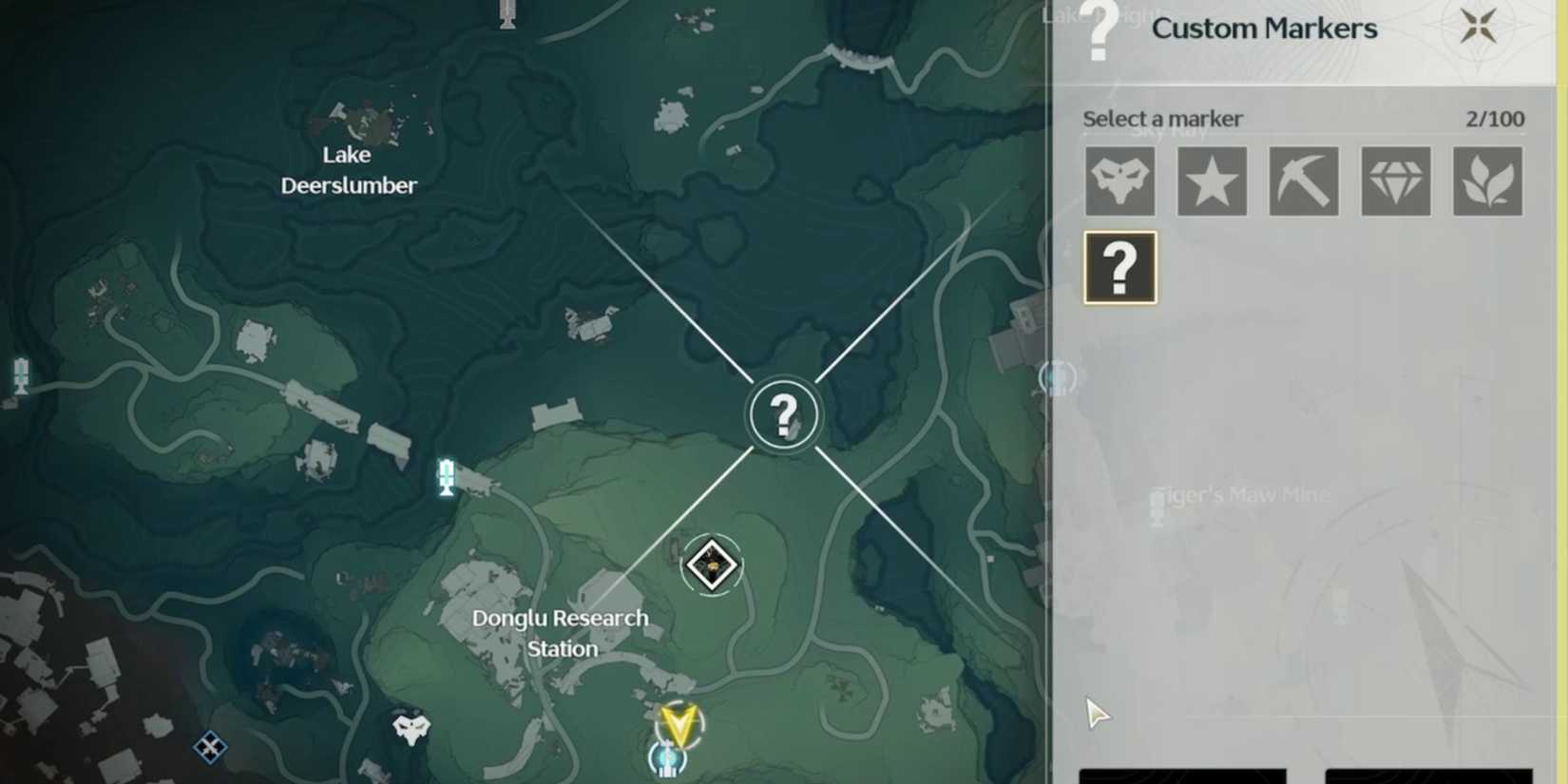
Task: Click the resonance beacon at the map's left edge
Action: tap(19, 374)
